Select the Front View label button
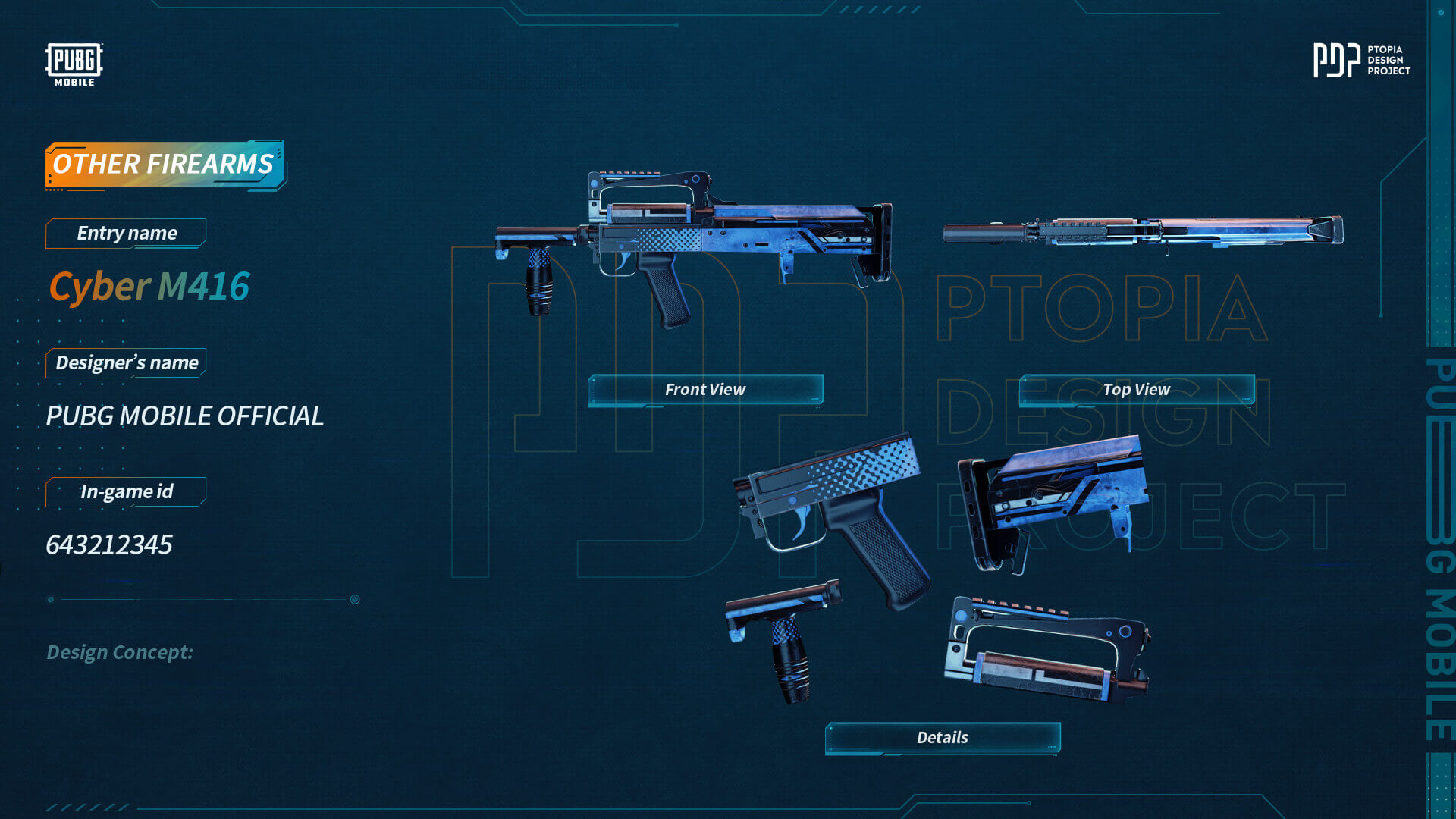Viewport: 1456px width, 819px height. tap(705, 390)
